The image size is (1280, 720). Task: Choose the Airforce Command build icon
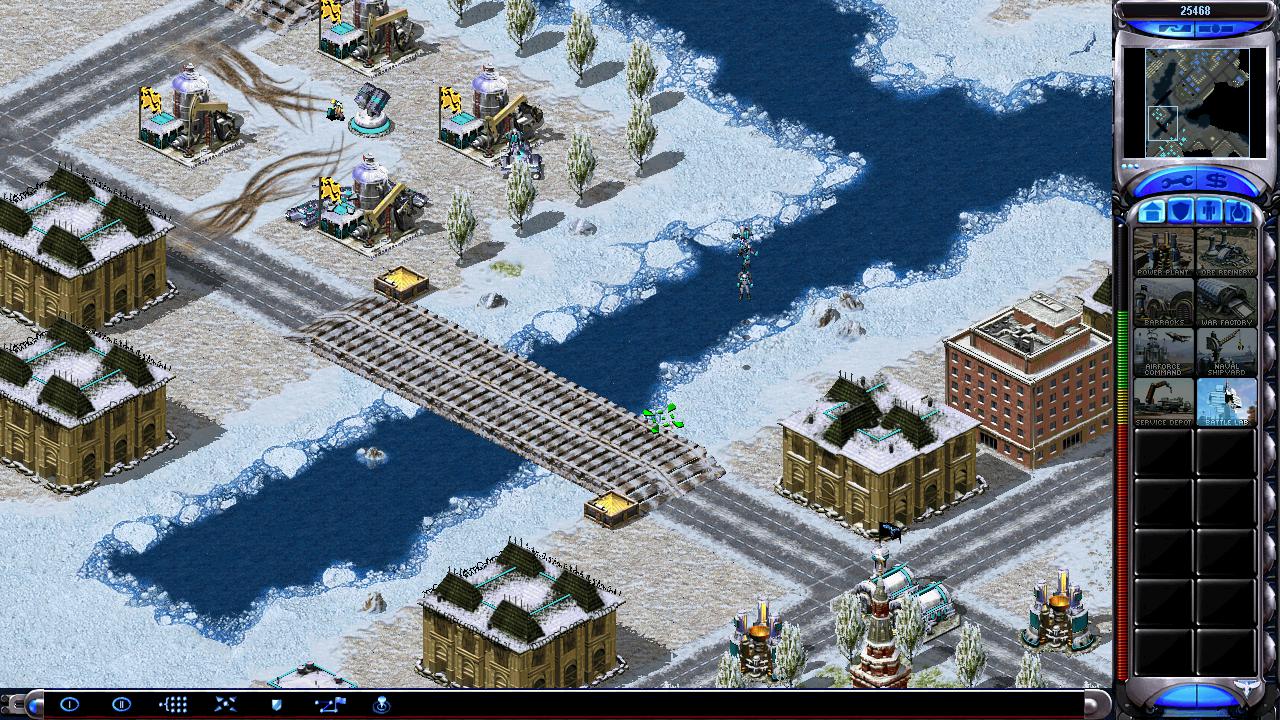pos(1163,351)
